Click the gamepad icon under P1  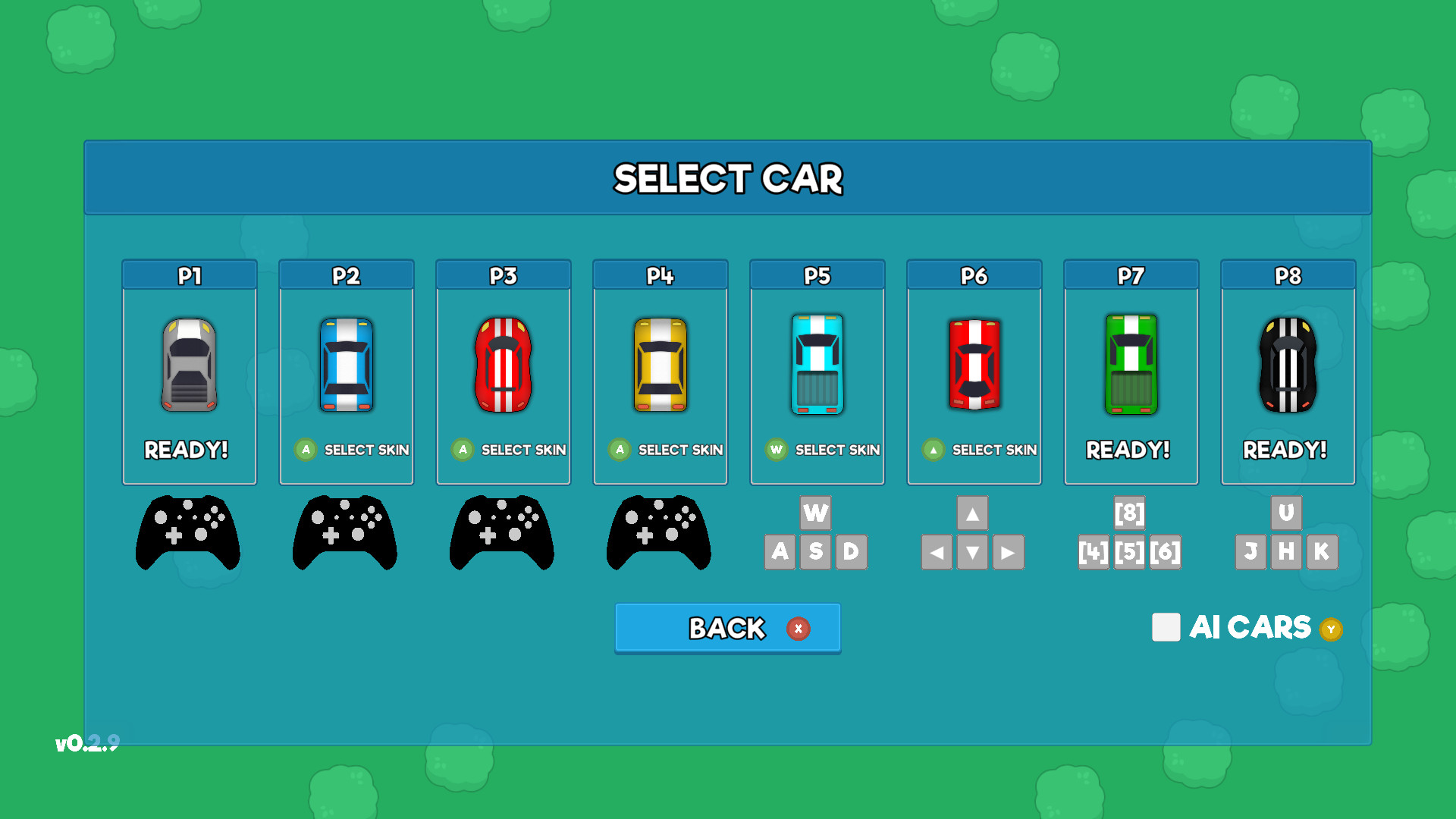pyautogui.click(x=188, y=533)
